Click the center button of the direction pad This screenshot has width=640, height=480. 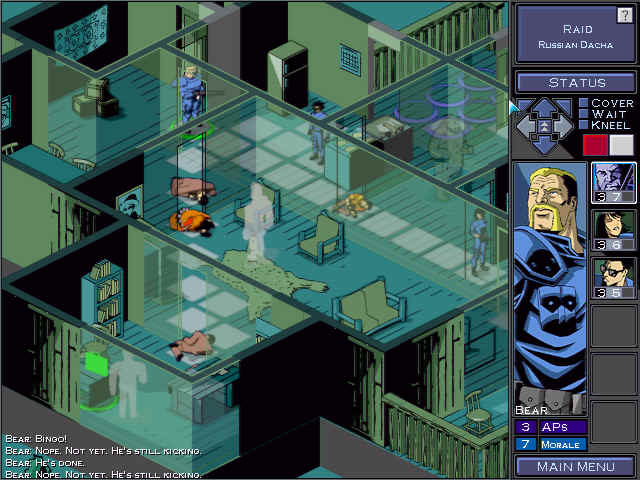click(x=546, y=127)
